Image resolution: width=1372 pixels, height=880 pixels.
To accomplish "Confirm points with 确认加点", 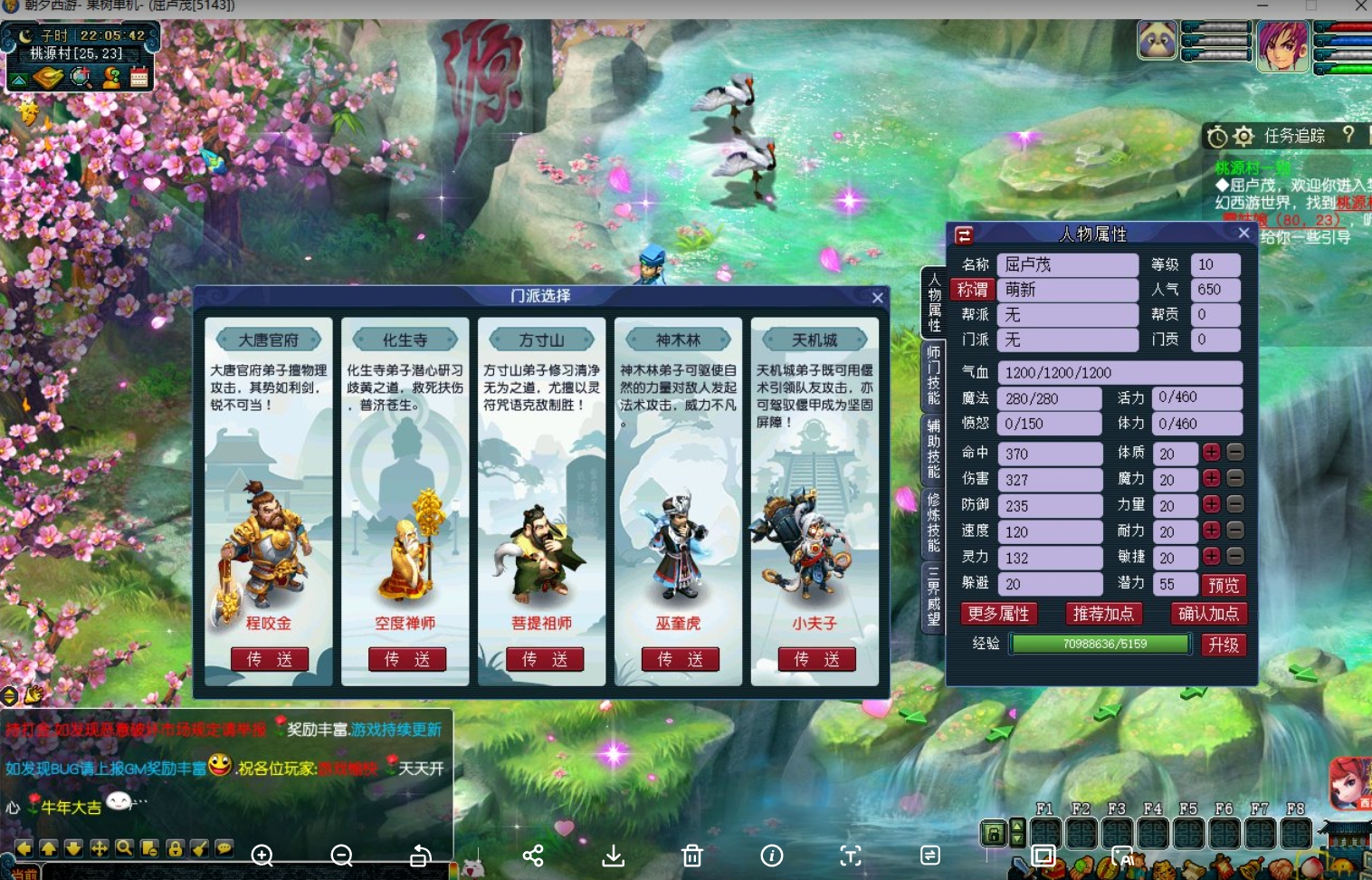I will tap(1208, 614).
